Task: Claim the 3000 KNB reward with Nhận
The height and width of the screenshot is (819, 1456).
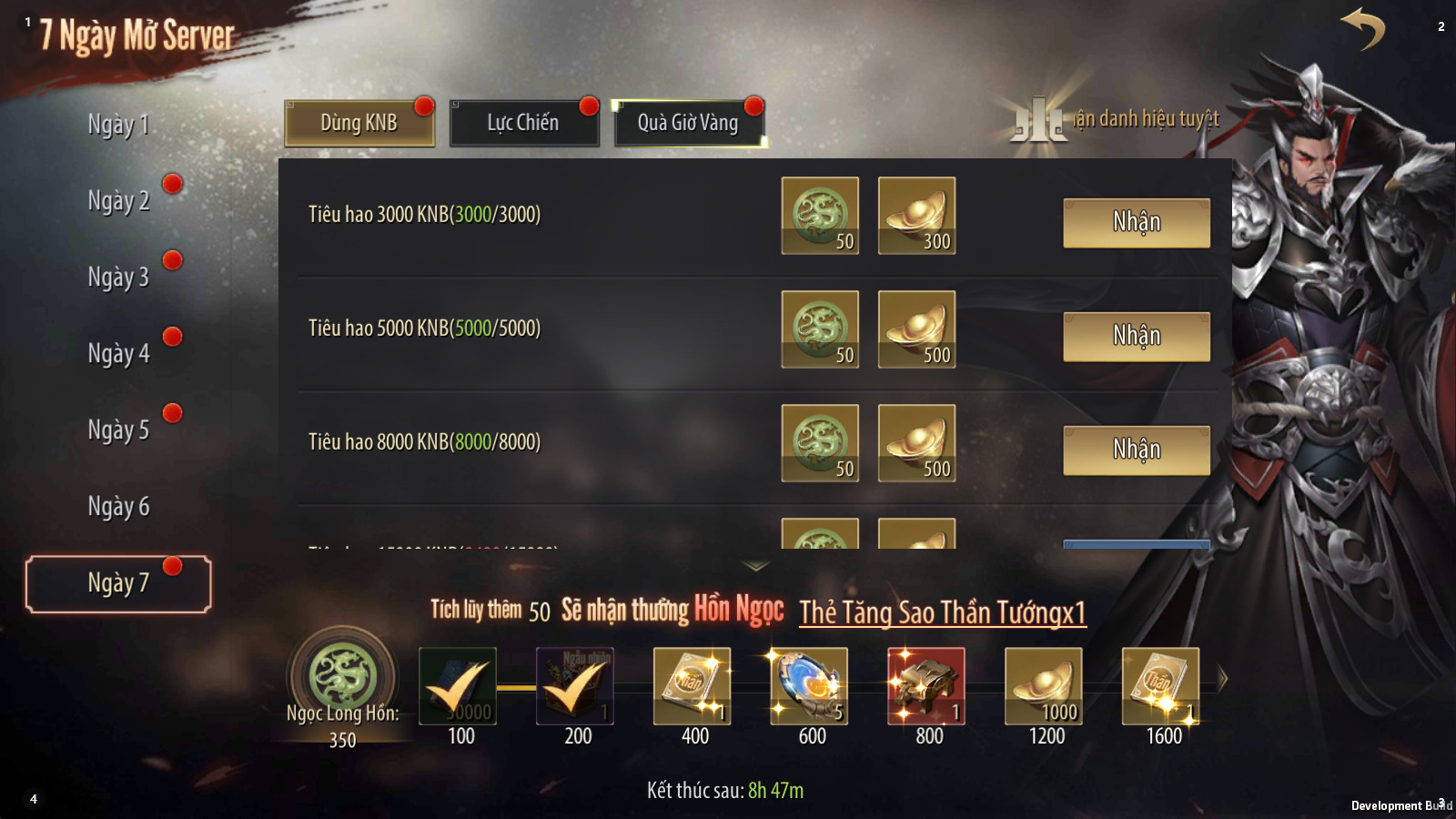Action: point(1137,223)
